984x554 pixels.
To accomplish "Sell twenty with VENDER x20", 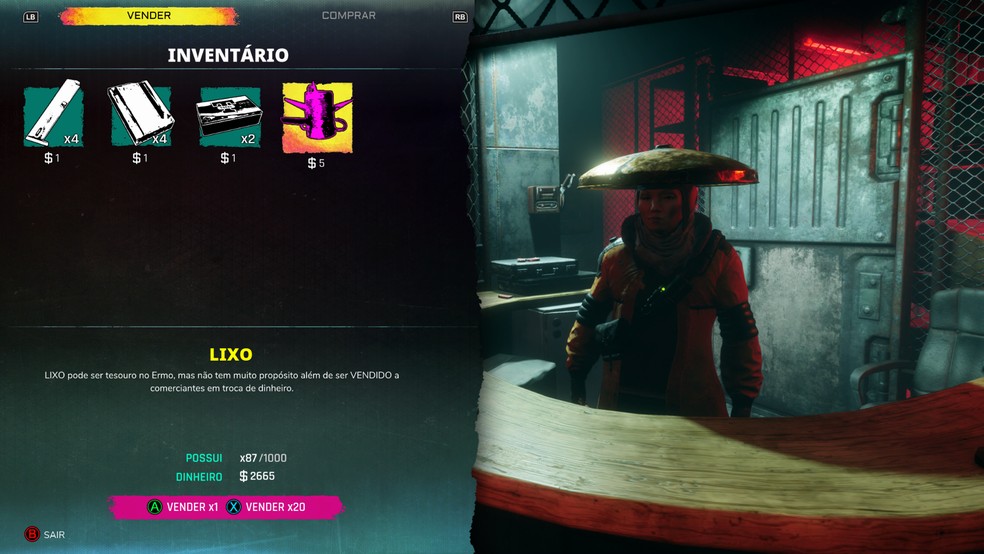I will coord(266,507).
